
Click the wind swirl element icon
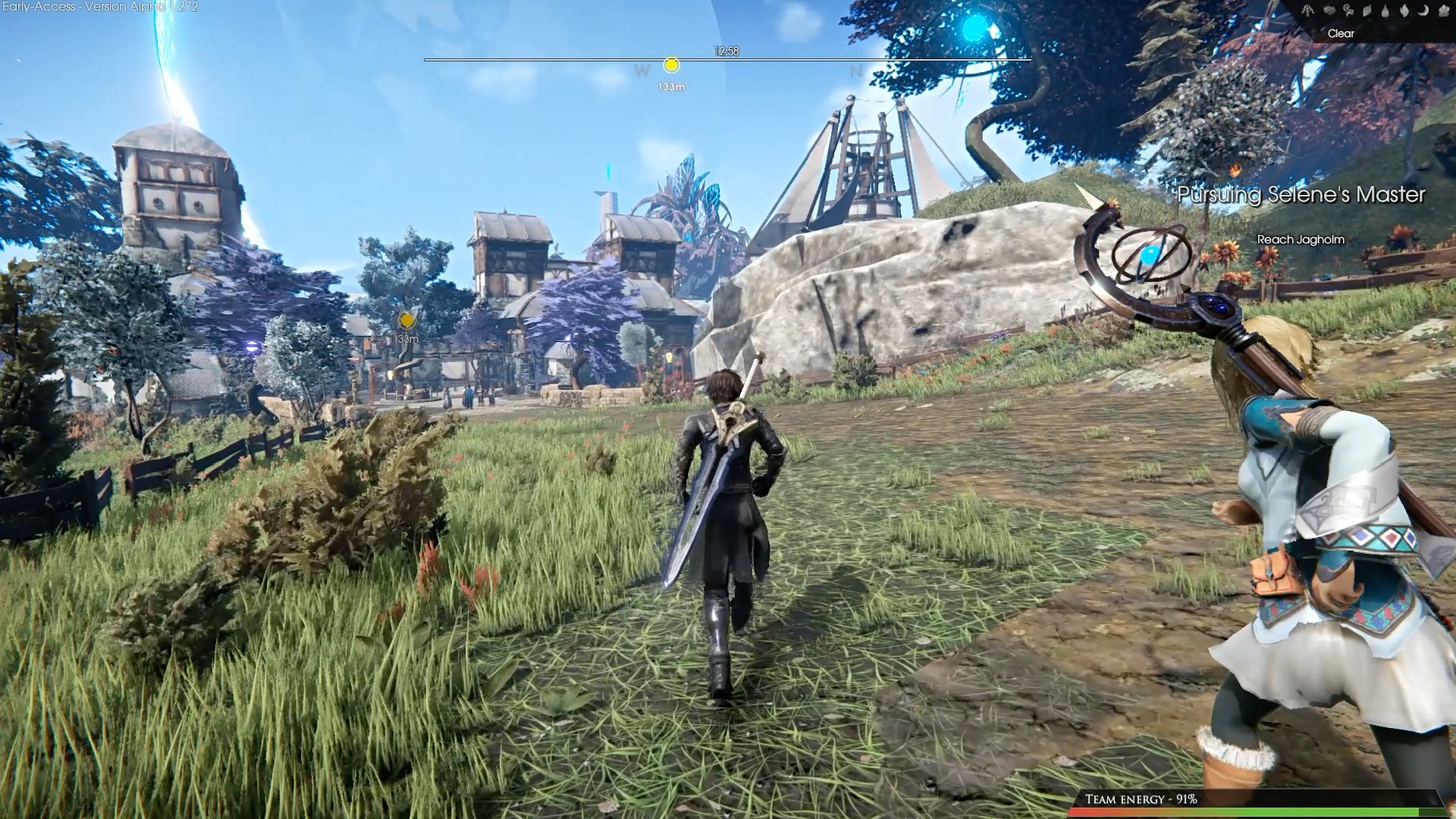pyautogui.click(x=1348, y=11)
